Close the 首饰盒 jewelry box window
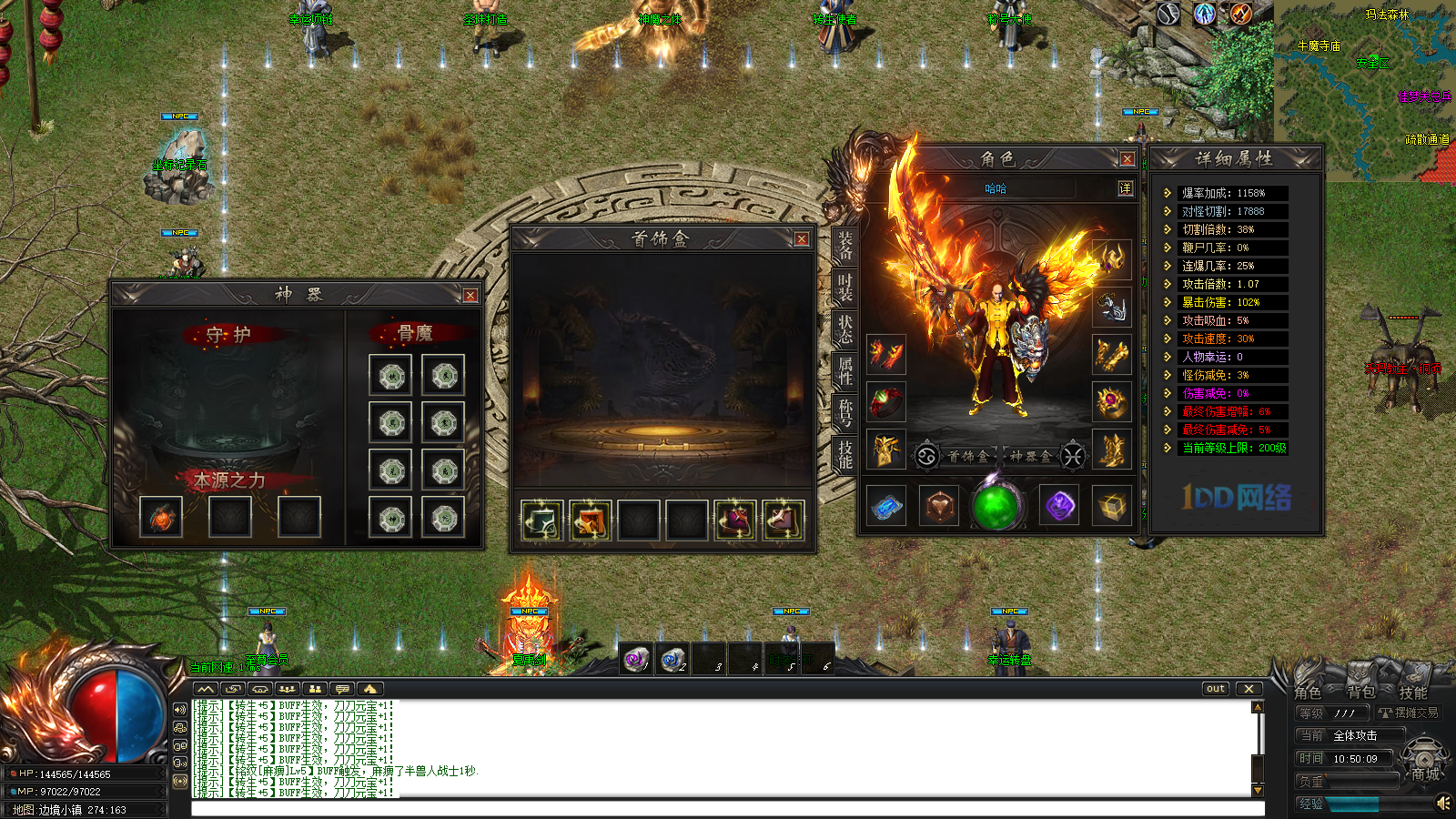1456x819 pixels. [x=801, y=239]
